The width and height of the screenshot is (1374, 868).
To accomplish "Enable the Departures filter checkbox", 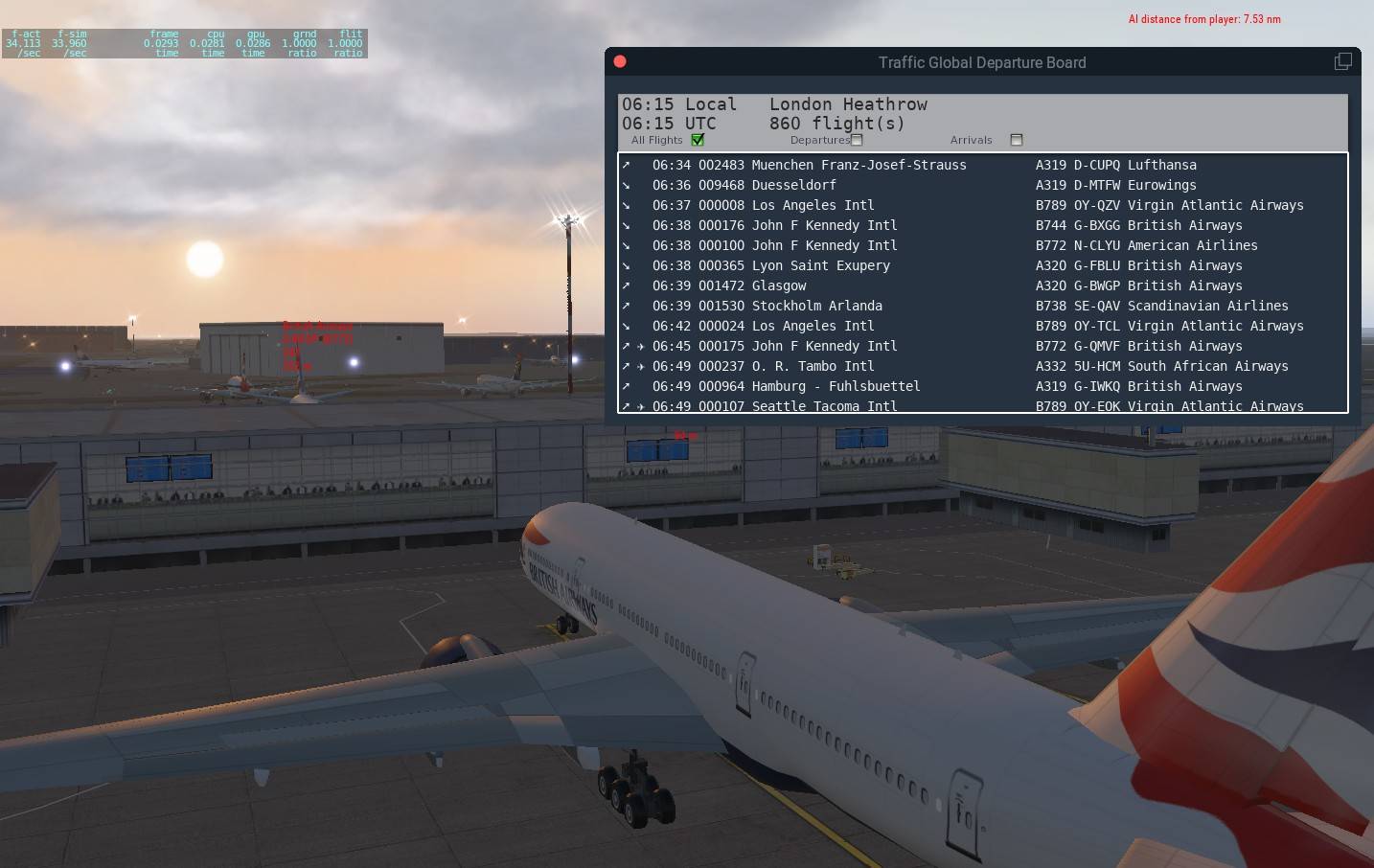I will [857, 140].
